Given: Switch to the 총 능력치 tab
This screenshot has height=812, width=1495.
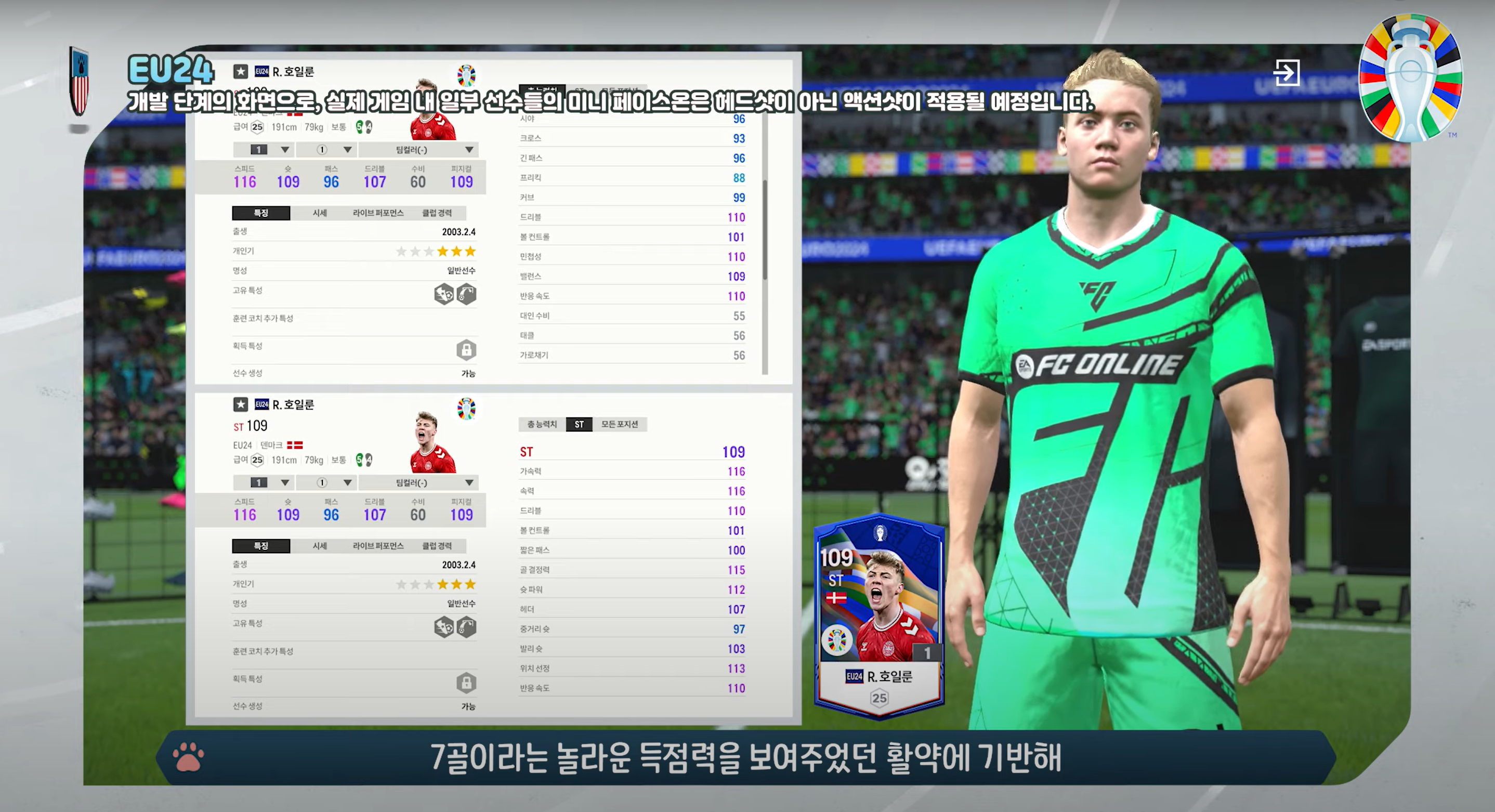Looking at the screenshot, I should coord(542,424).
